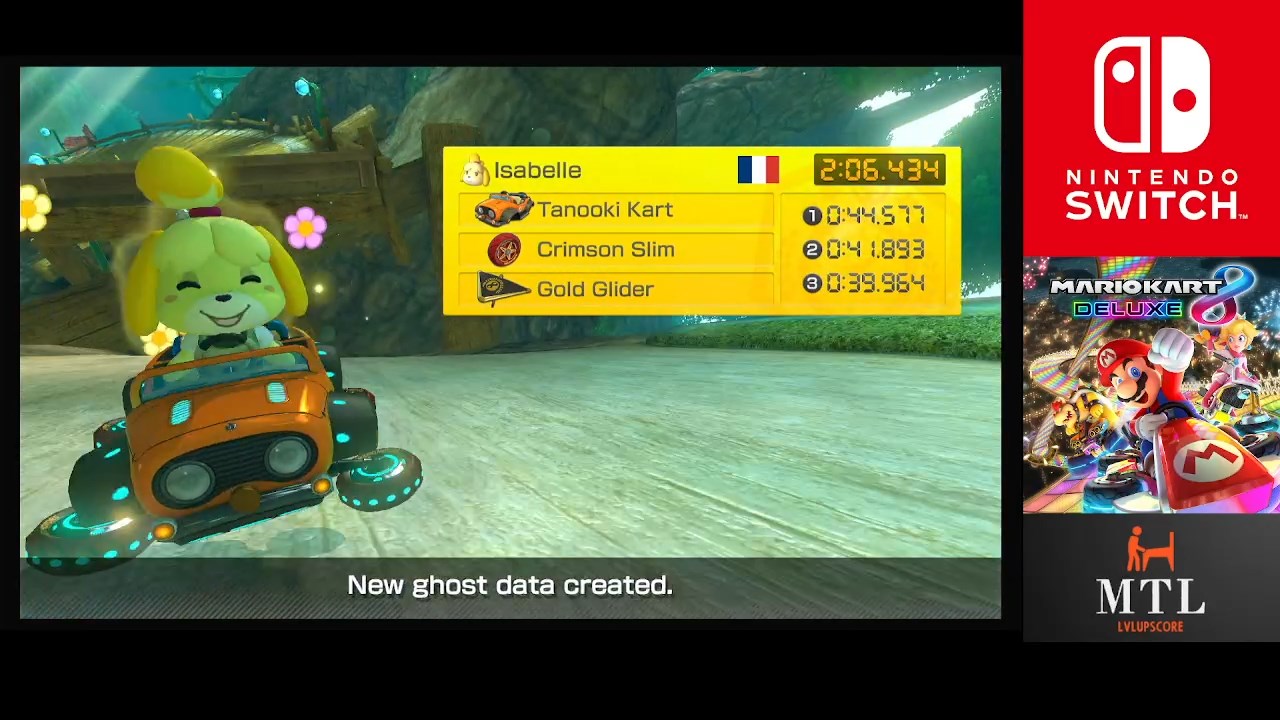Open the Mario Kart 8 Deluxe cover art
1280x720 pixels.
(1151, 386)
